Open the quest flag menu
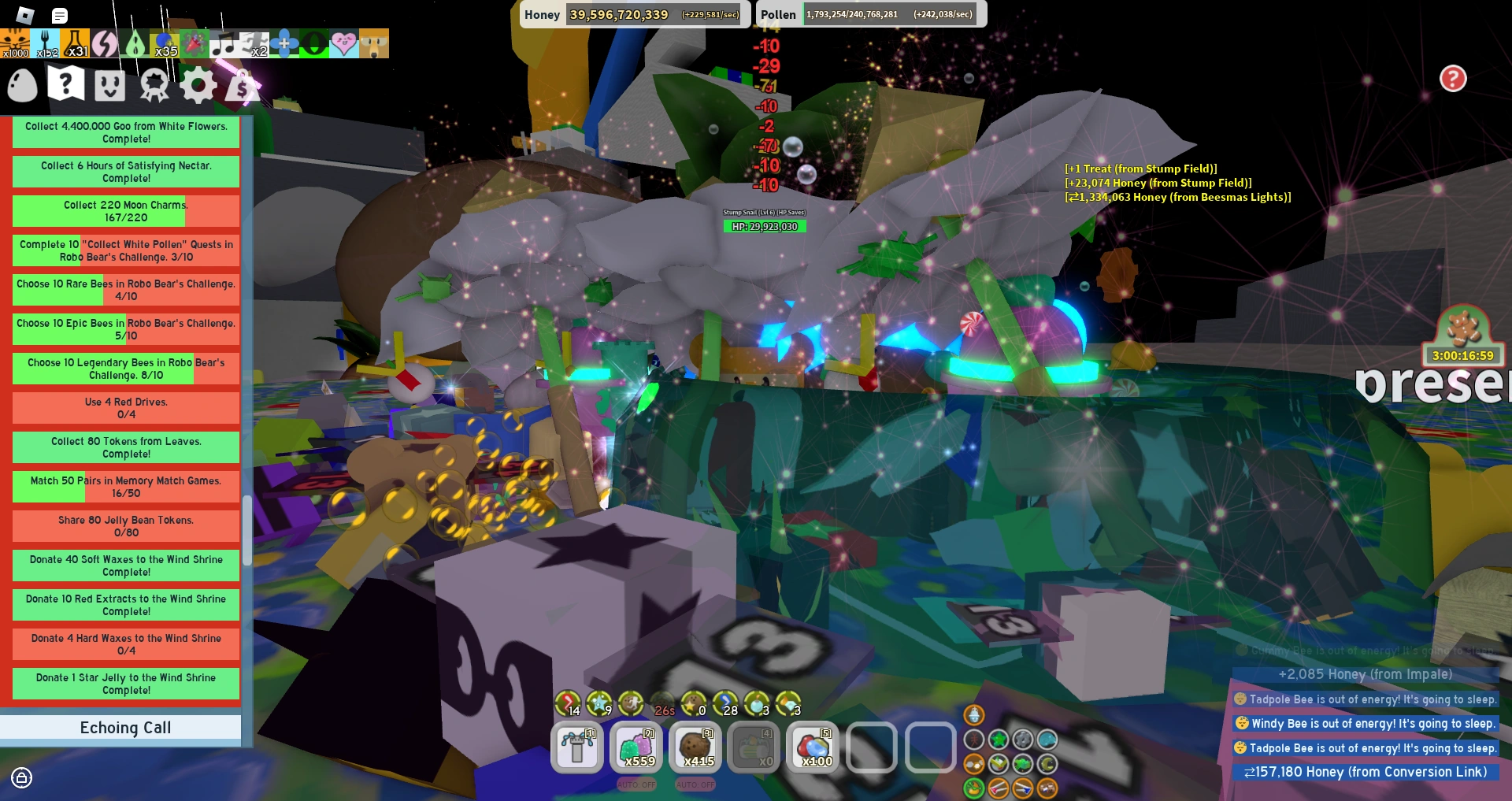 pyautogui.click(x=68, y=86)
